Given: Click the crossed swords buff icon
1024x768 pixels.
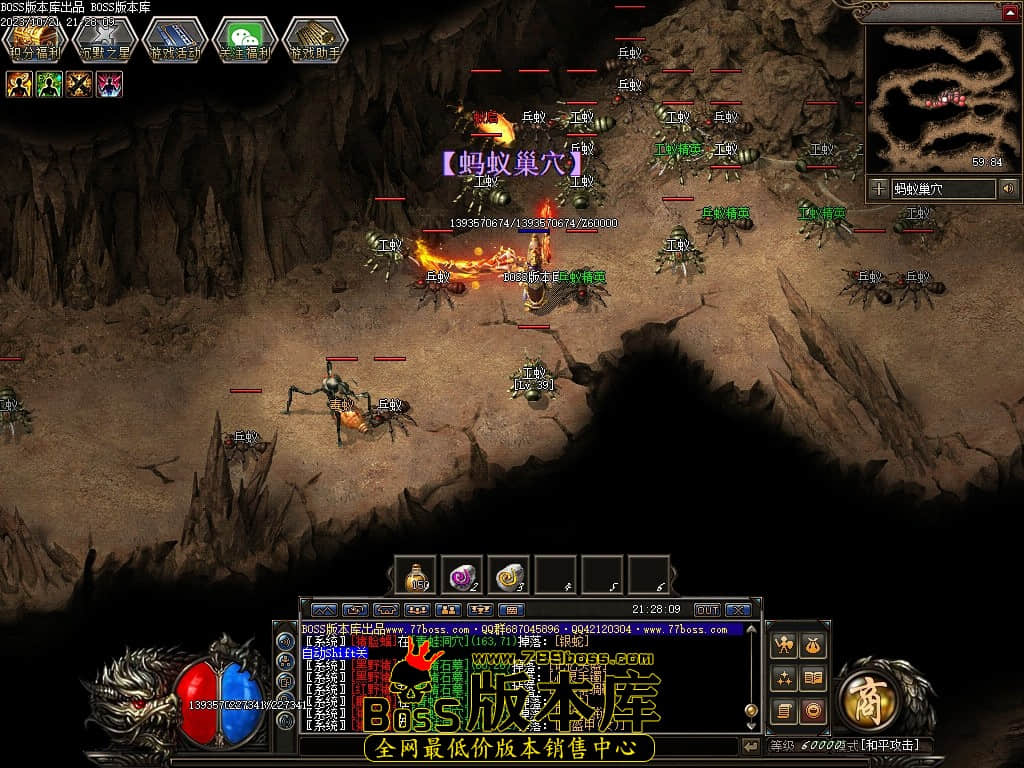Looking at the screenshot, I should [79, 84].
